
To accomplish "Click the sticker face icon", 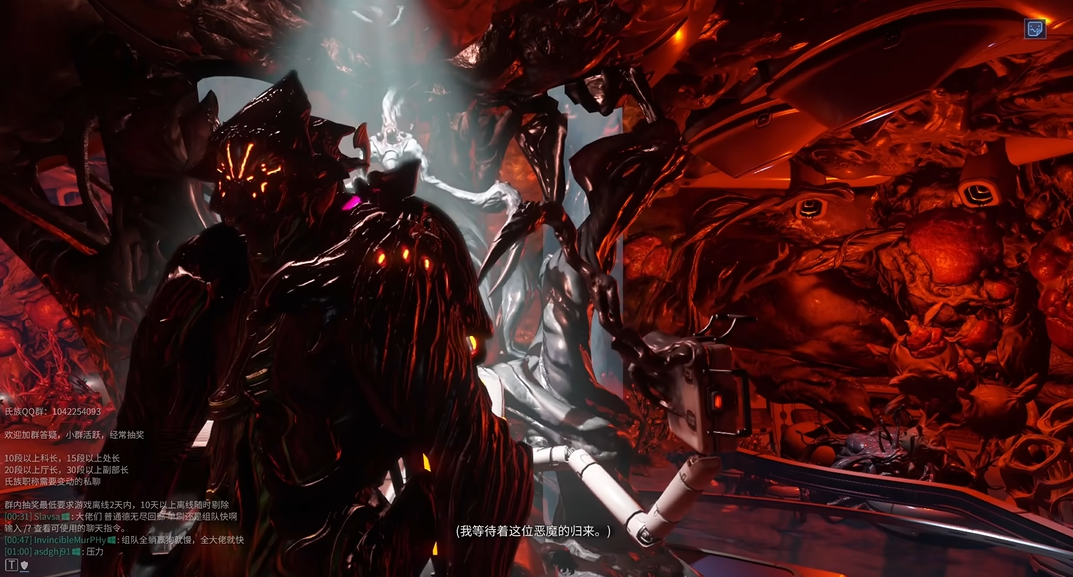I will (x=1035, y=28).
